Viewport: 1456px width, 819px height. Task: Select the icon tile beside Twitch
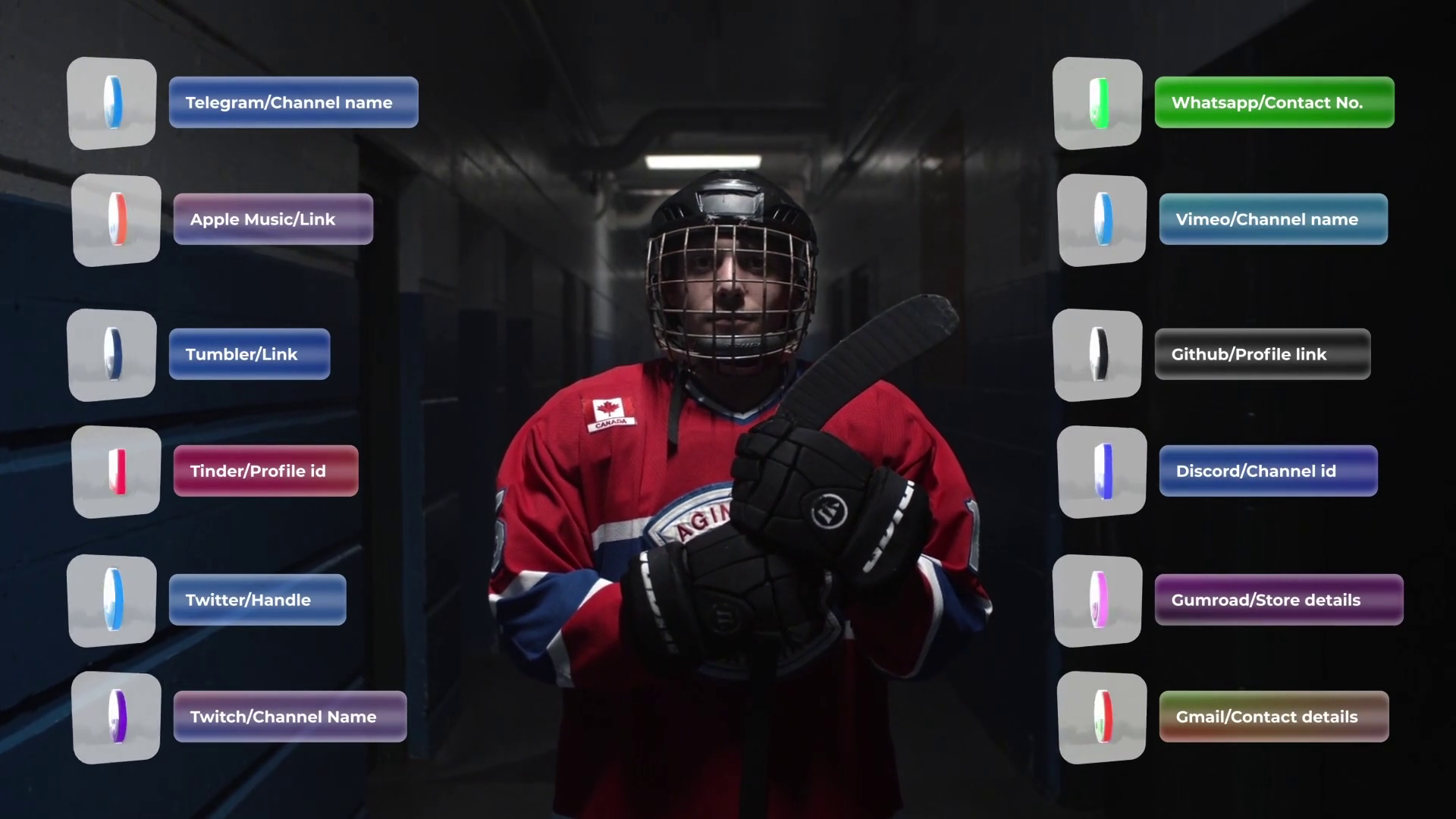[x=117, y=717]
